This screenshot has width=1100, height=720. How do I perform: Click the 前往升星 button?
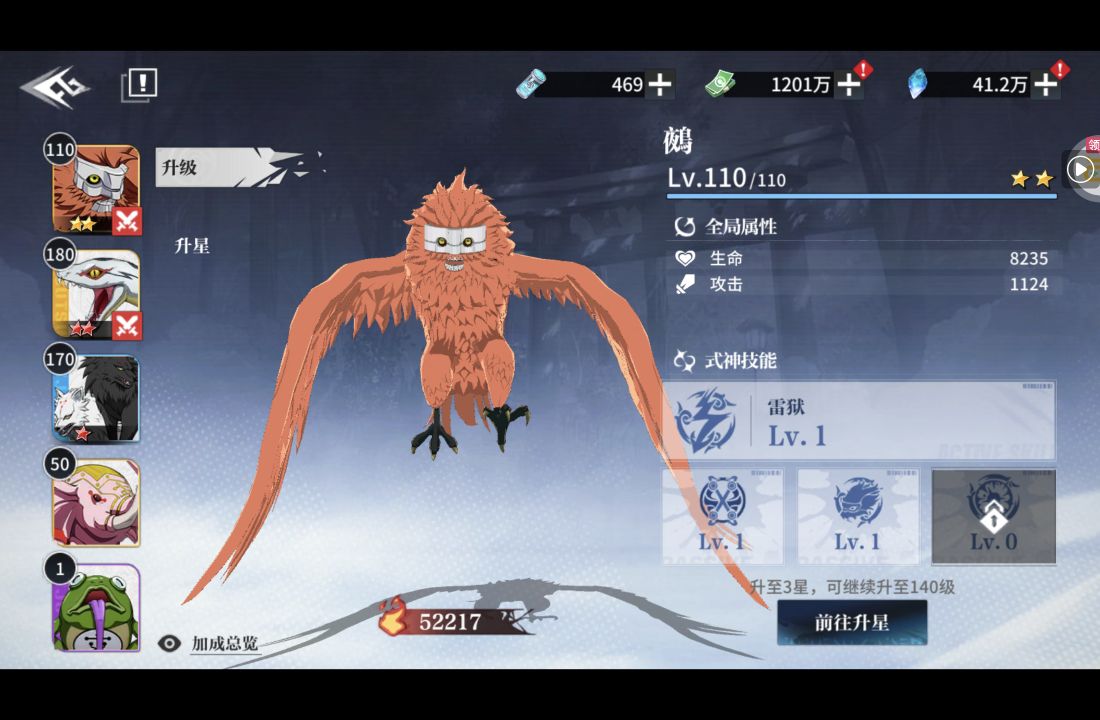pos(852,622)
